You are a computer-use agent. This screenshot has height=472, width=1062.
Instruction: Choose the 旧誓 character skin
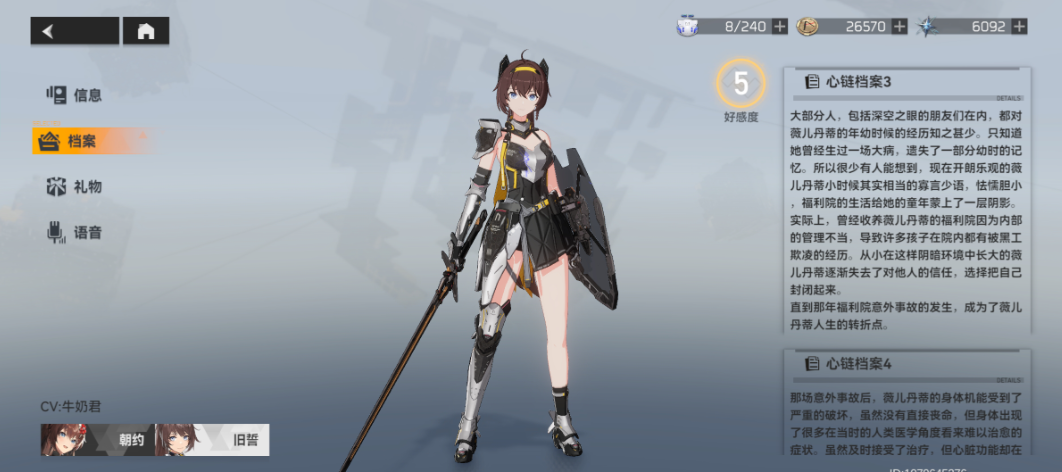(x=212, y=440)
